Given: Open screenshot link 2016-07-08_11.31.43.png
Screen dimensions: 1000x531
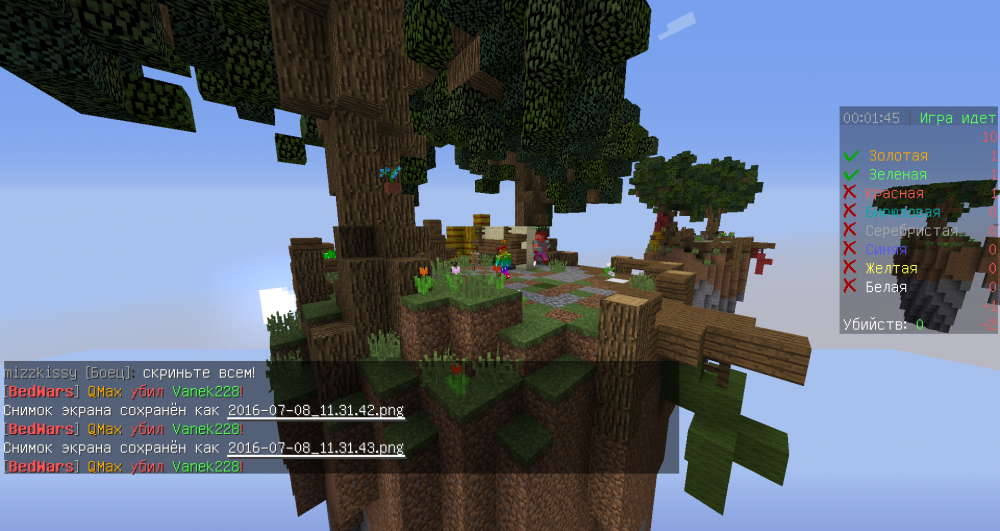Looking at the screenshot, I should pyautogui.click(x=315, y=447).
